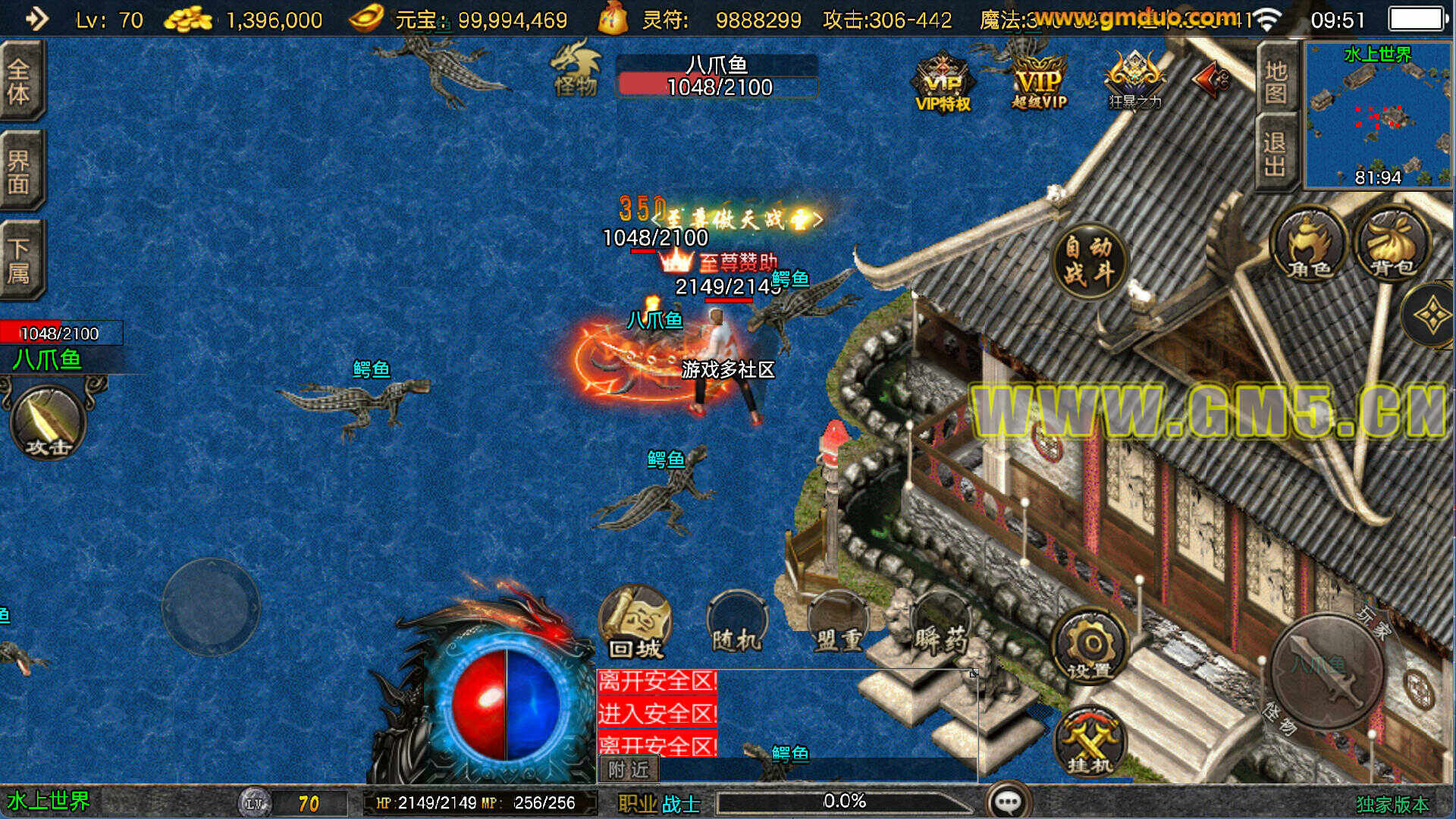This screenshot has height=819, width=1456.
Task: Open the 背包 inventory bag
Action: [1392, 244]
